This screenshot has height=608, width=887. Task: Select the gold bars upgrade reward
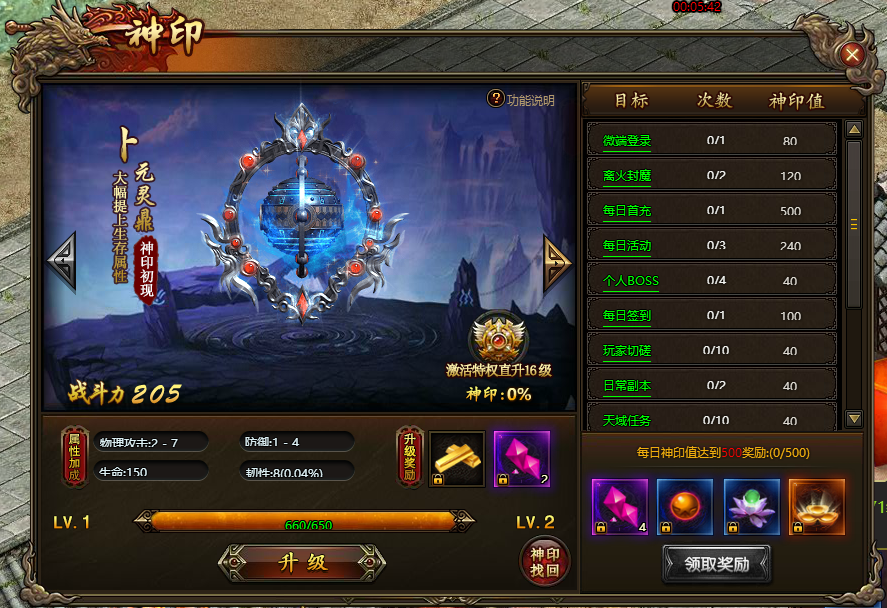click(457, 459)
